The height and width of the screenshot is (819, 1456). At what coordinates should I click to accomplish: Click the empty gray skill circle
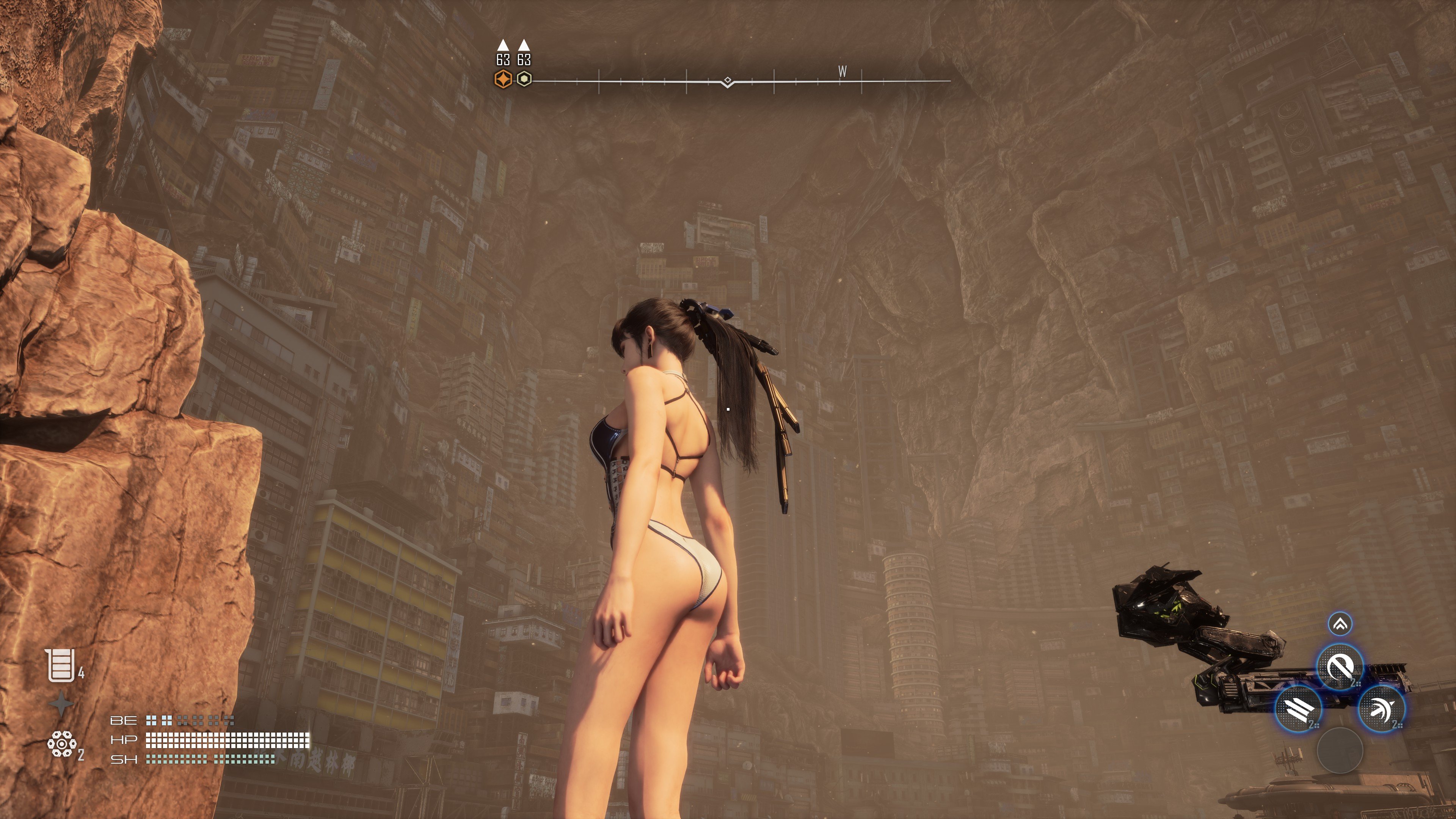click(1340, 750)
